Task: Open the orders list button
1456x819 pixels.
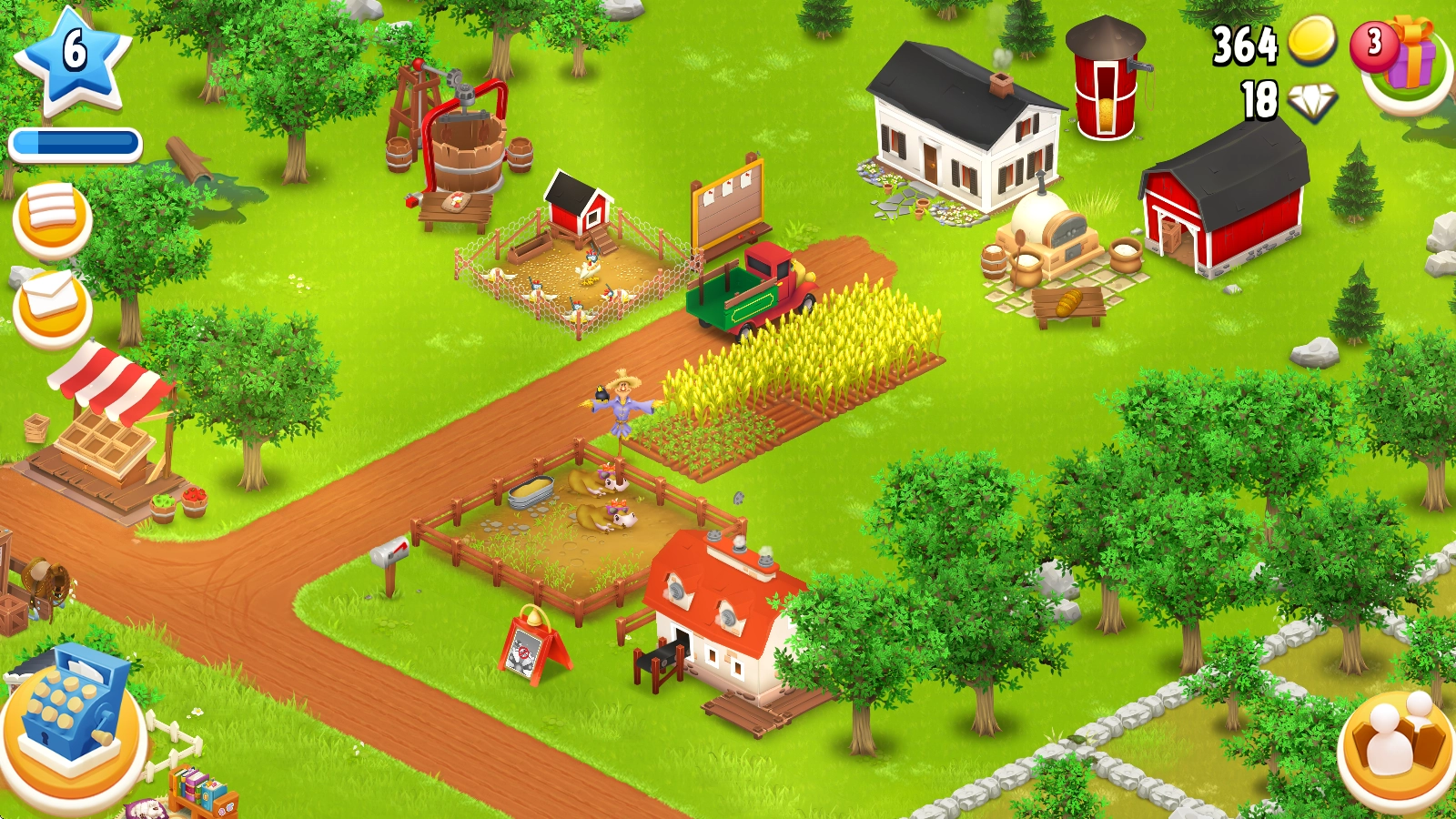Action: click(x=52, y=218)
